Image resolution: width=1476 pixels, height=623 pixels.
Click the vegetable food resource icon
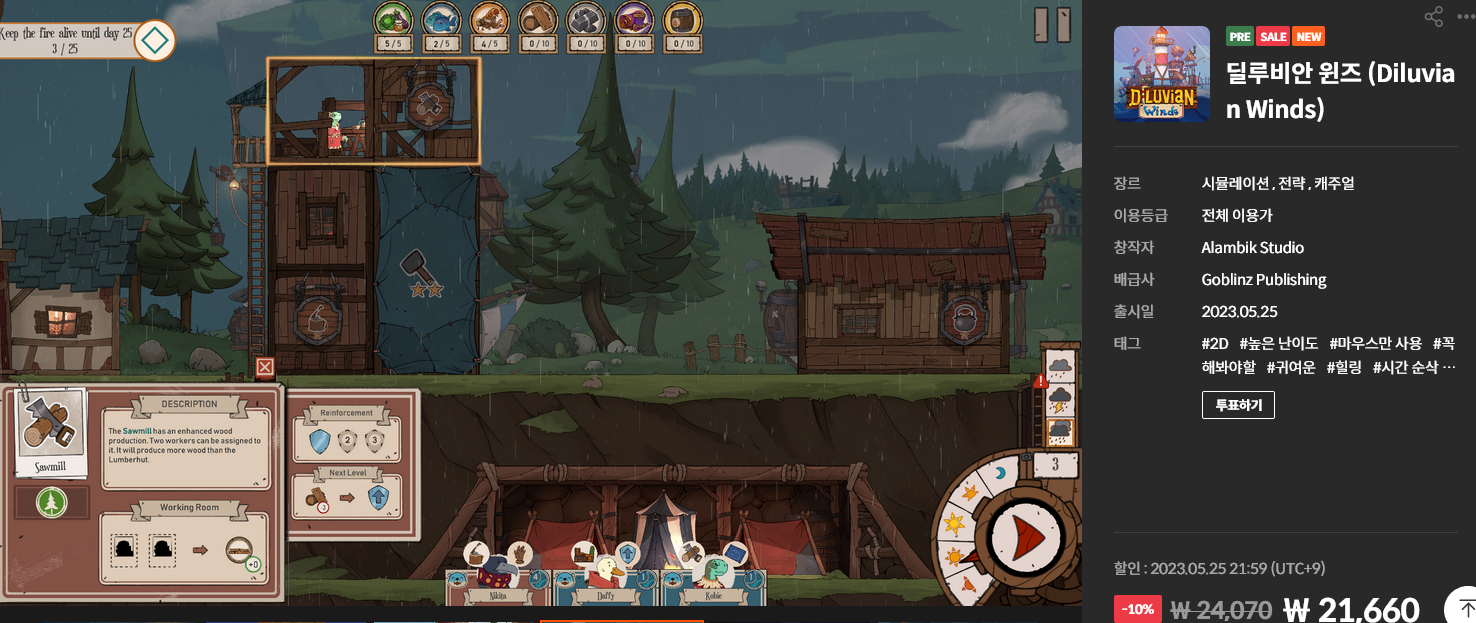click(393, 18)
